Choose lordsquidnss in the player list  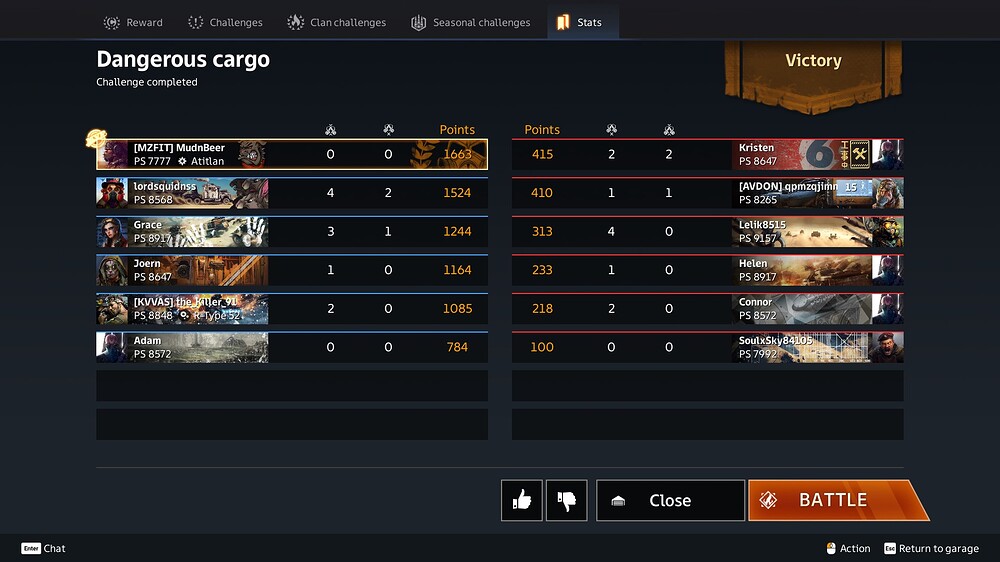click(x=291, y=193)
